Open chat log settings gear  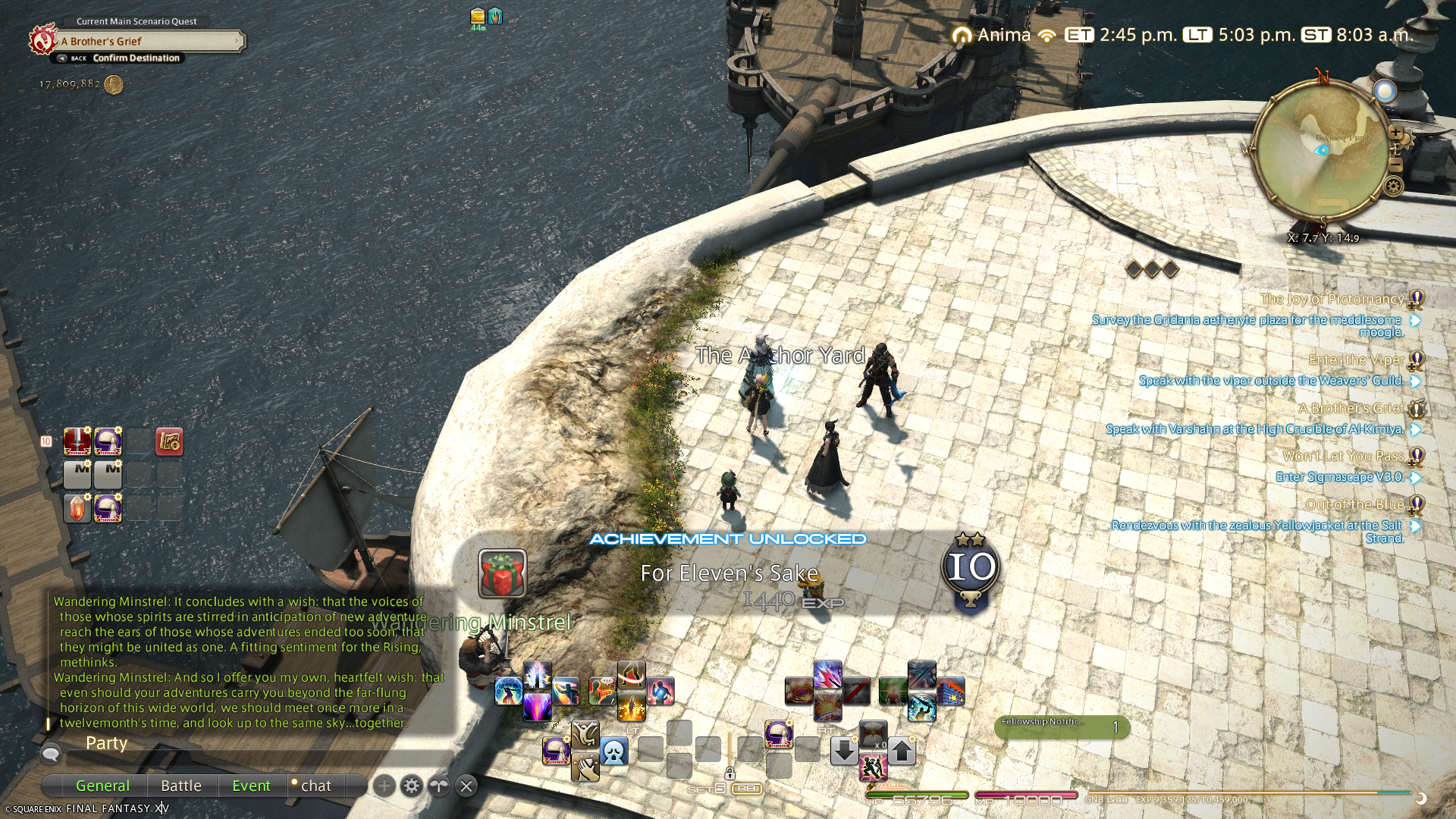[x=412, y=786]
